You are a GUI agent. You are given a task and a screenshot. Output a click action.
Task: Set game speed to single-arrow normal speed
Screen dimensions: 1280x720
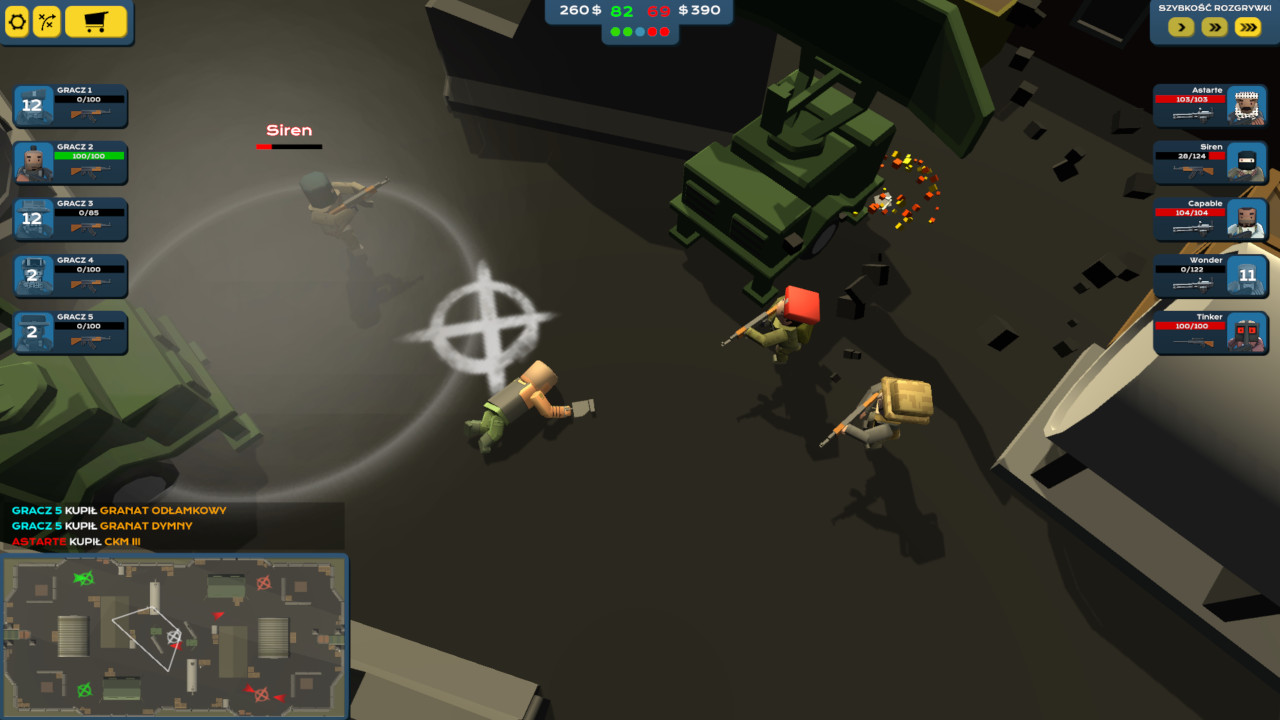(x=1180, y=27)
